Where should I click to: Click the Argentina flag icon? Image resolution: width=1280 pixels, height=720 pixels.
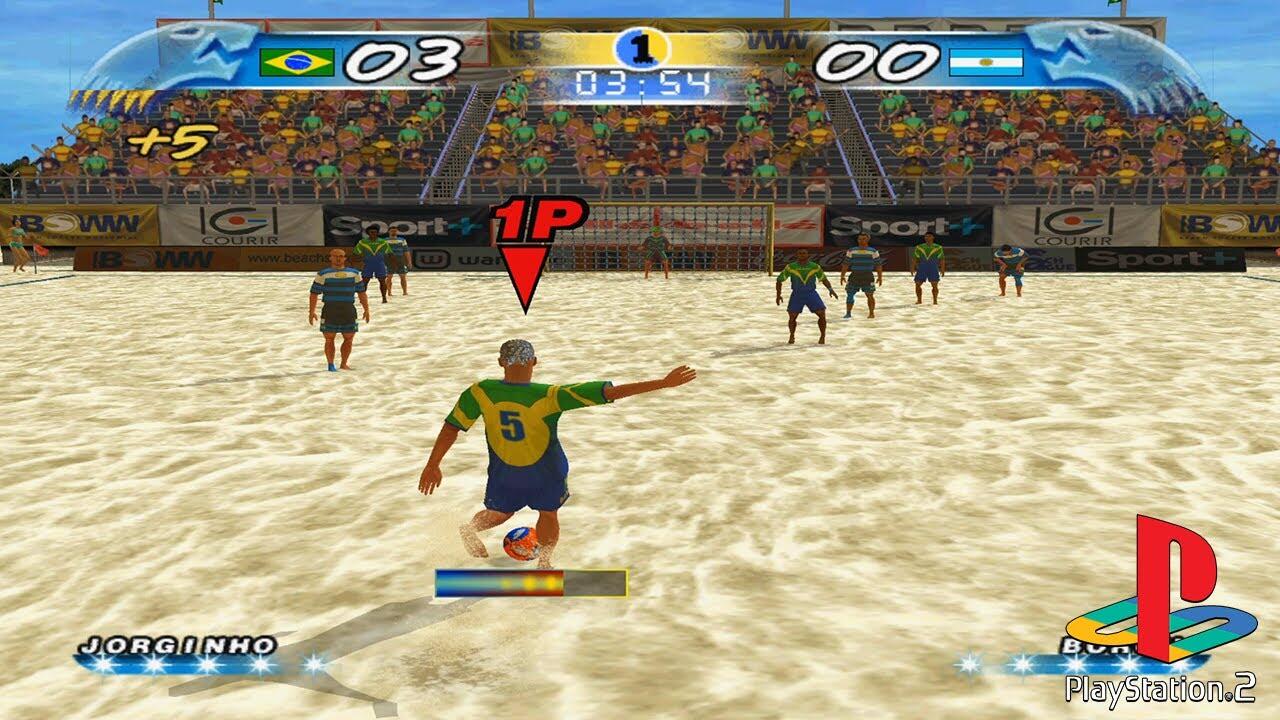click(x=985, y=62)
